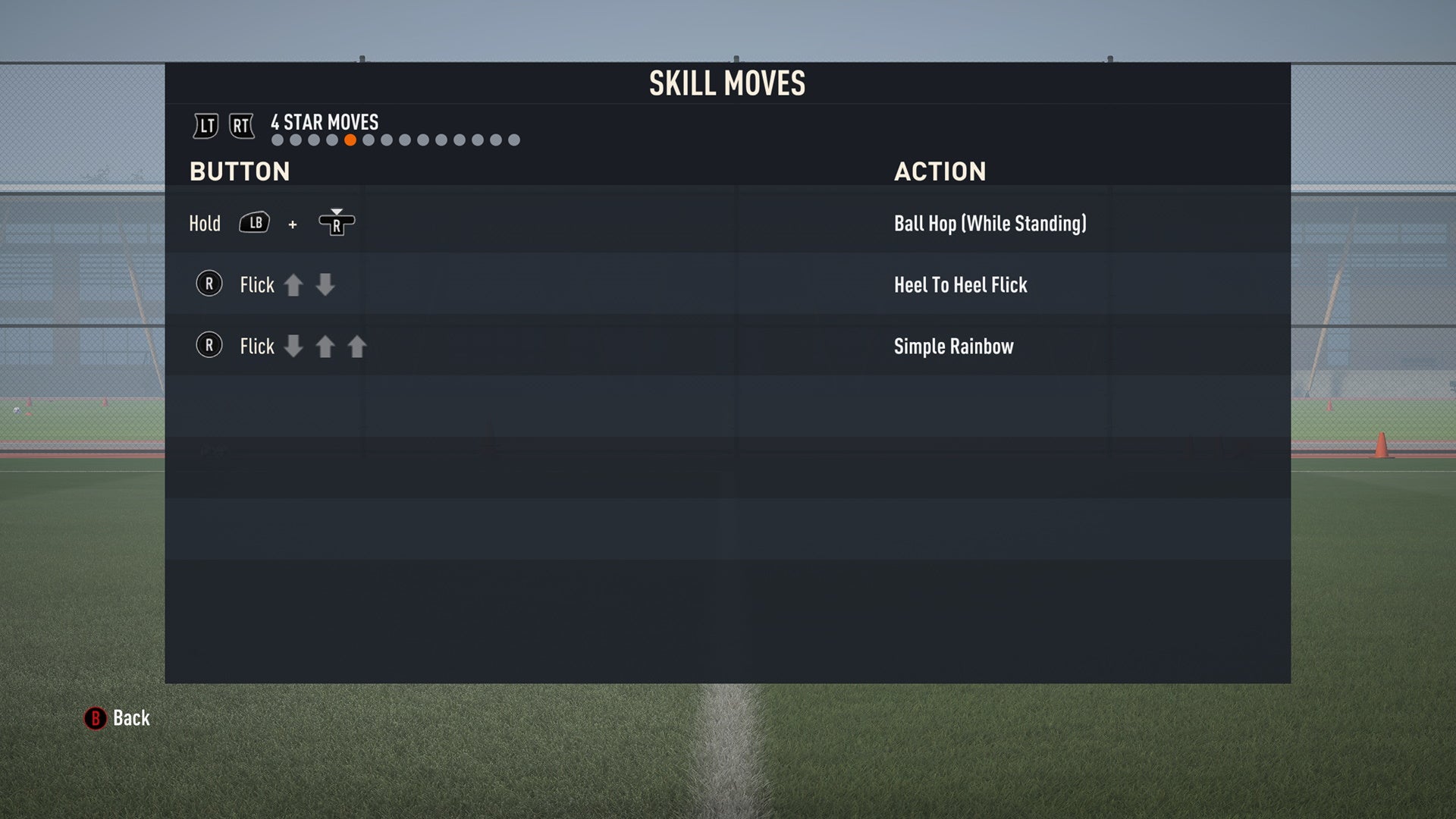Screen dimensions: 1456x819
Task: Select the 4 STAR MOVES heading
Action: pyautogui.click(x=325, y=122)
